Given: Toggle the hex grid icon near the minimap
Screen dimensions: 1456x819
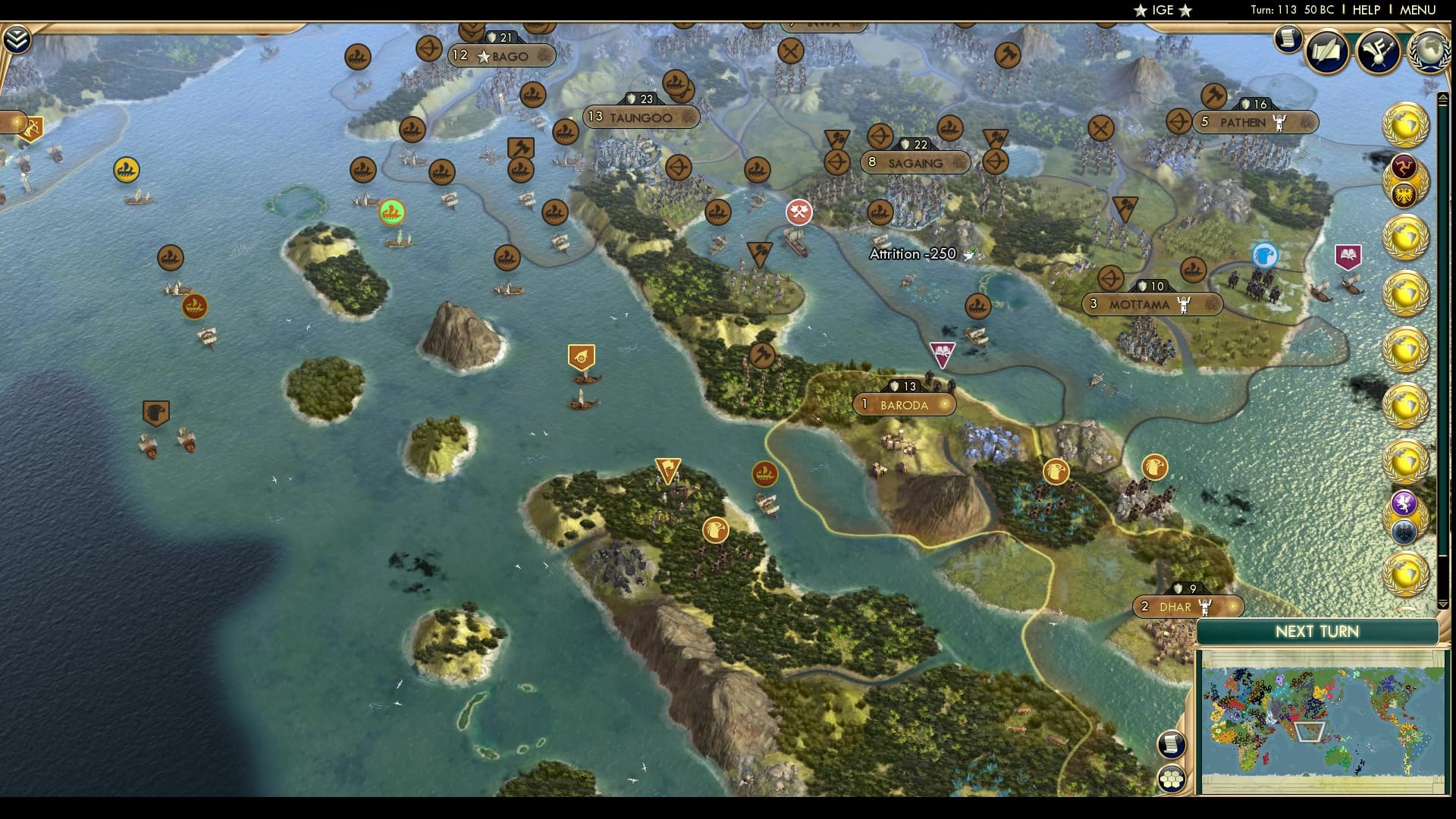Looking at the screenshot, I should click(1170, 777).
